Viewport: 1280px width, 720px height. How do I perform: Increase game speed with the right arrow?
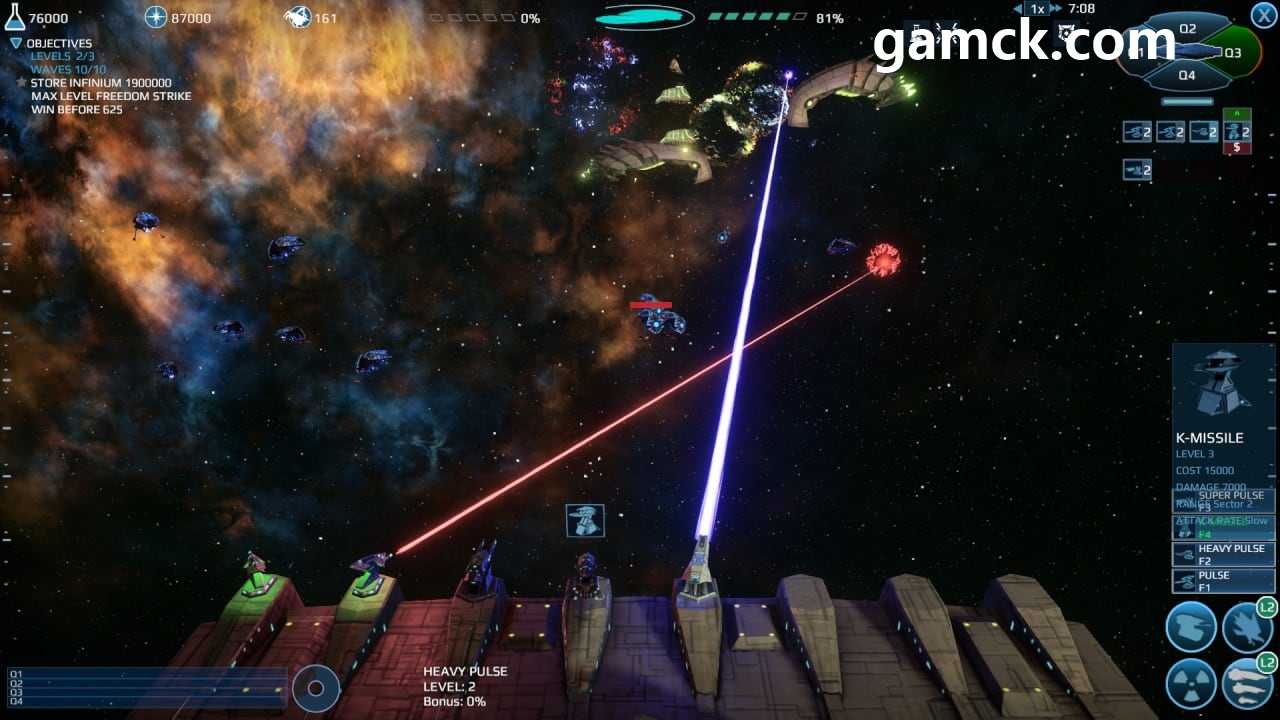pyautogui.click(x=1055, y=9)
